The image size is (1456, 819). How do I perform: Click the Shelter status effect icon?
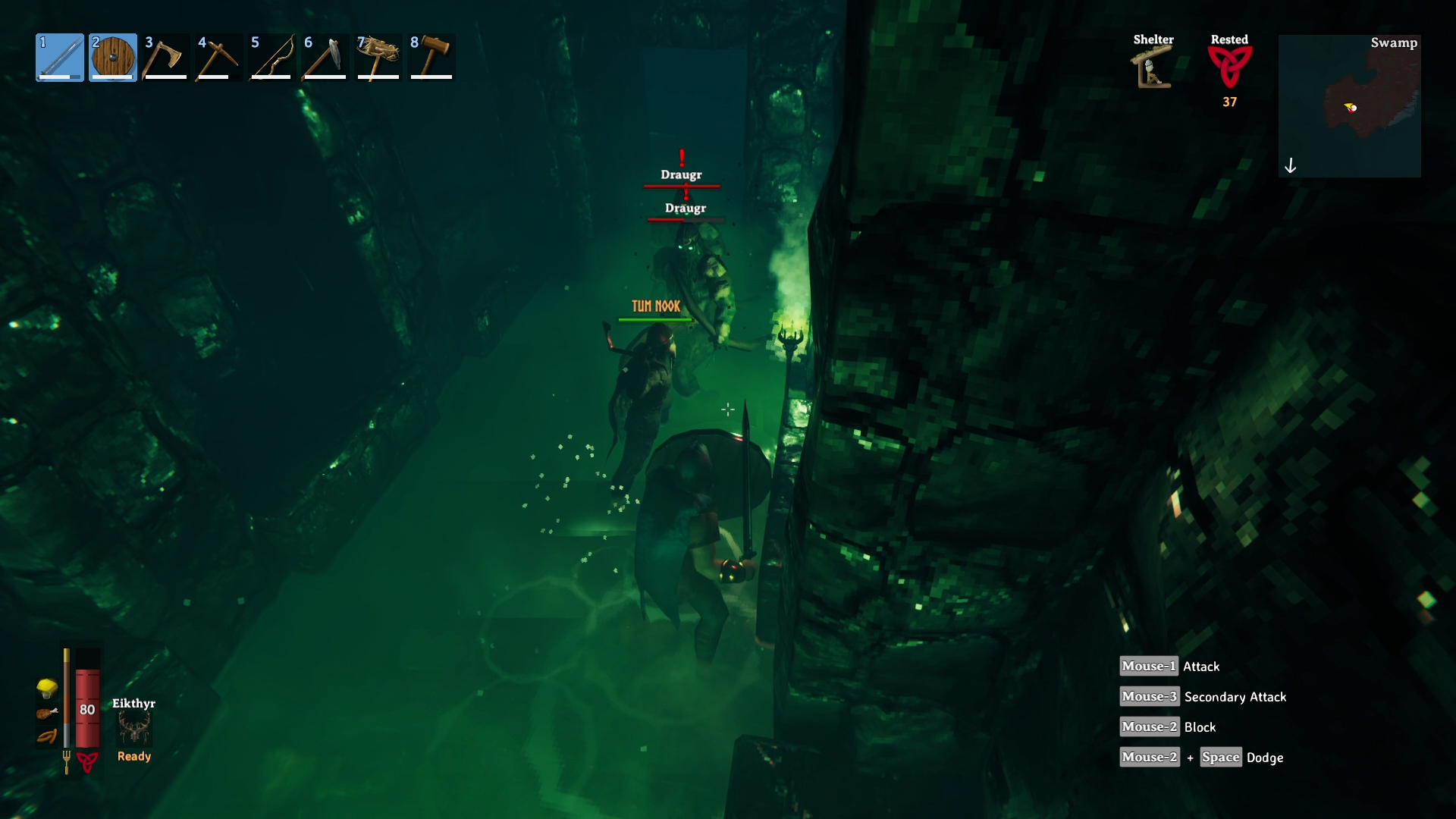[x=1153, y=67]
